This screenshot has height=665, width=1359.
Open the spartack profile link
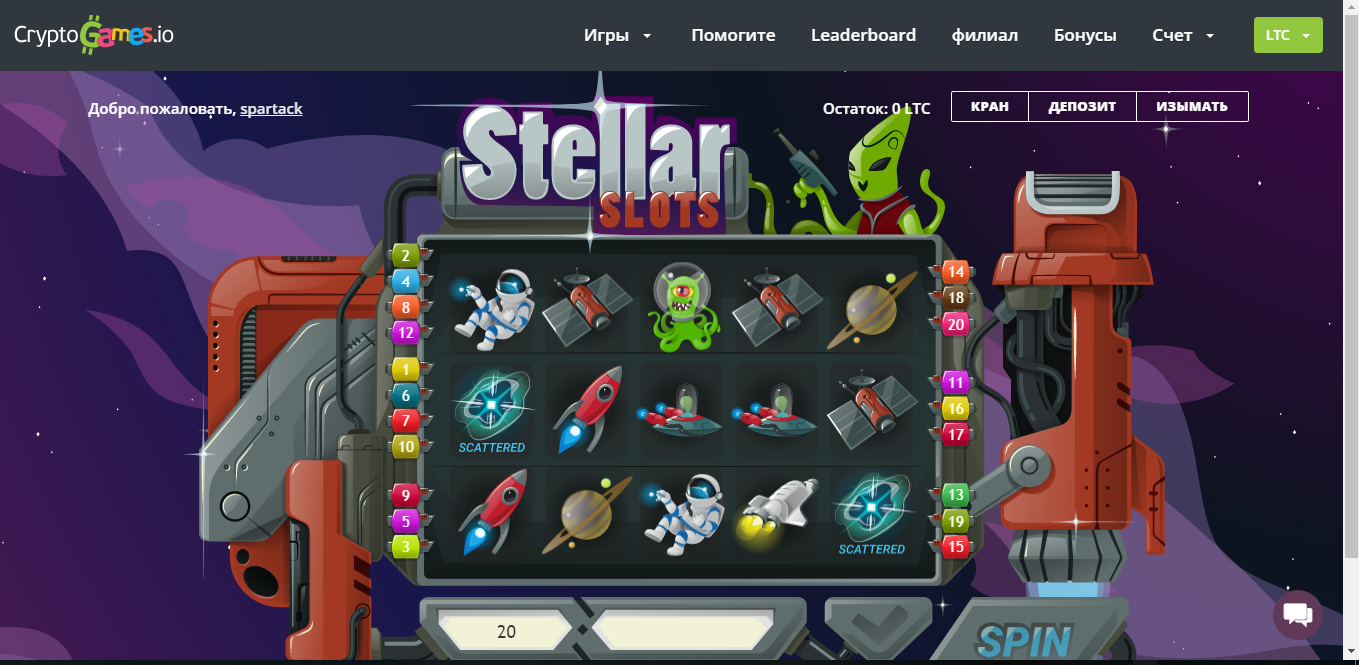[x=271, y=108]
